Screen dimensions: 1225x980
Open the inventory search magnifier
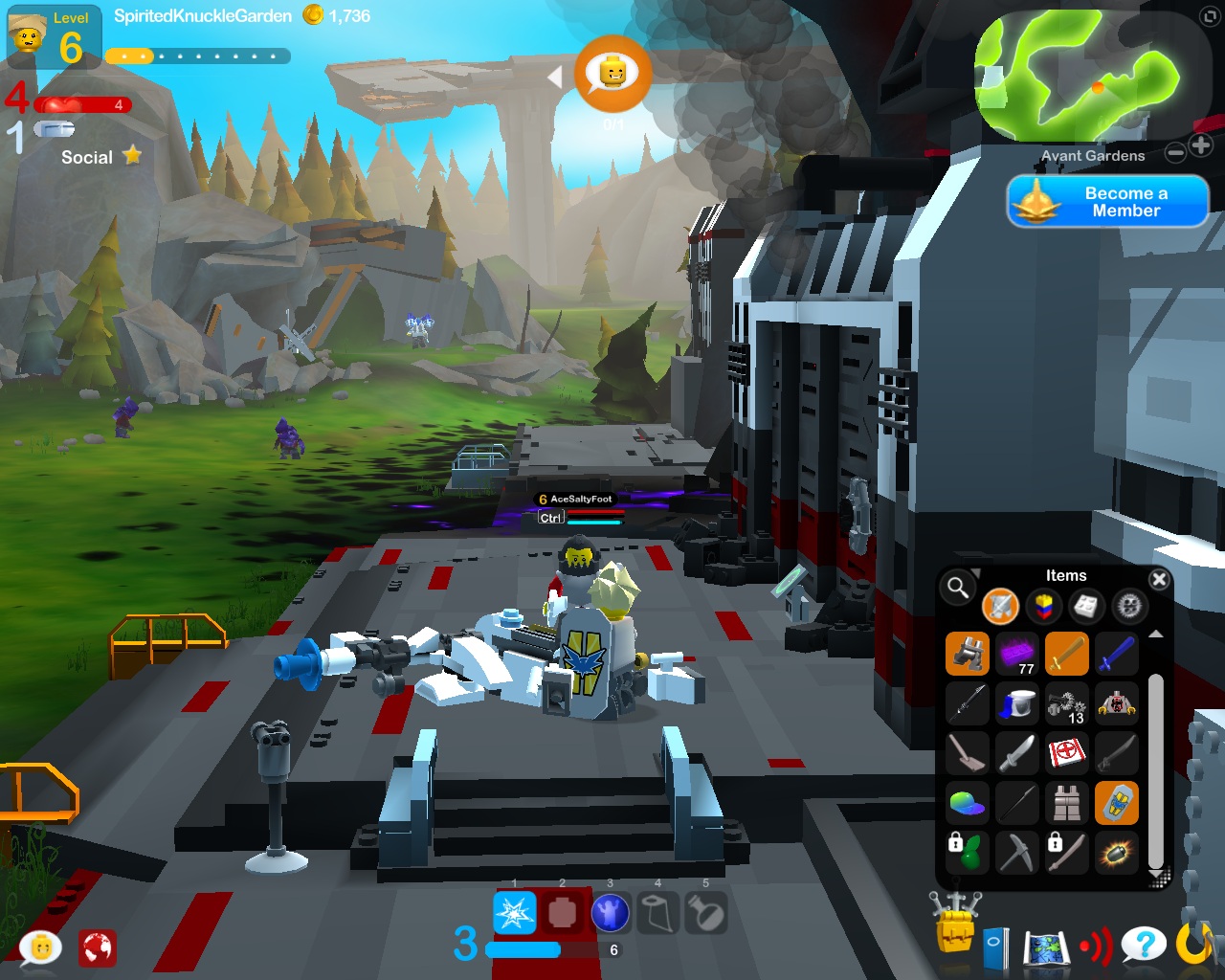pyautogui.click(x=957, y=587)
